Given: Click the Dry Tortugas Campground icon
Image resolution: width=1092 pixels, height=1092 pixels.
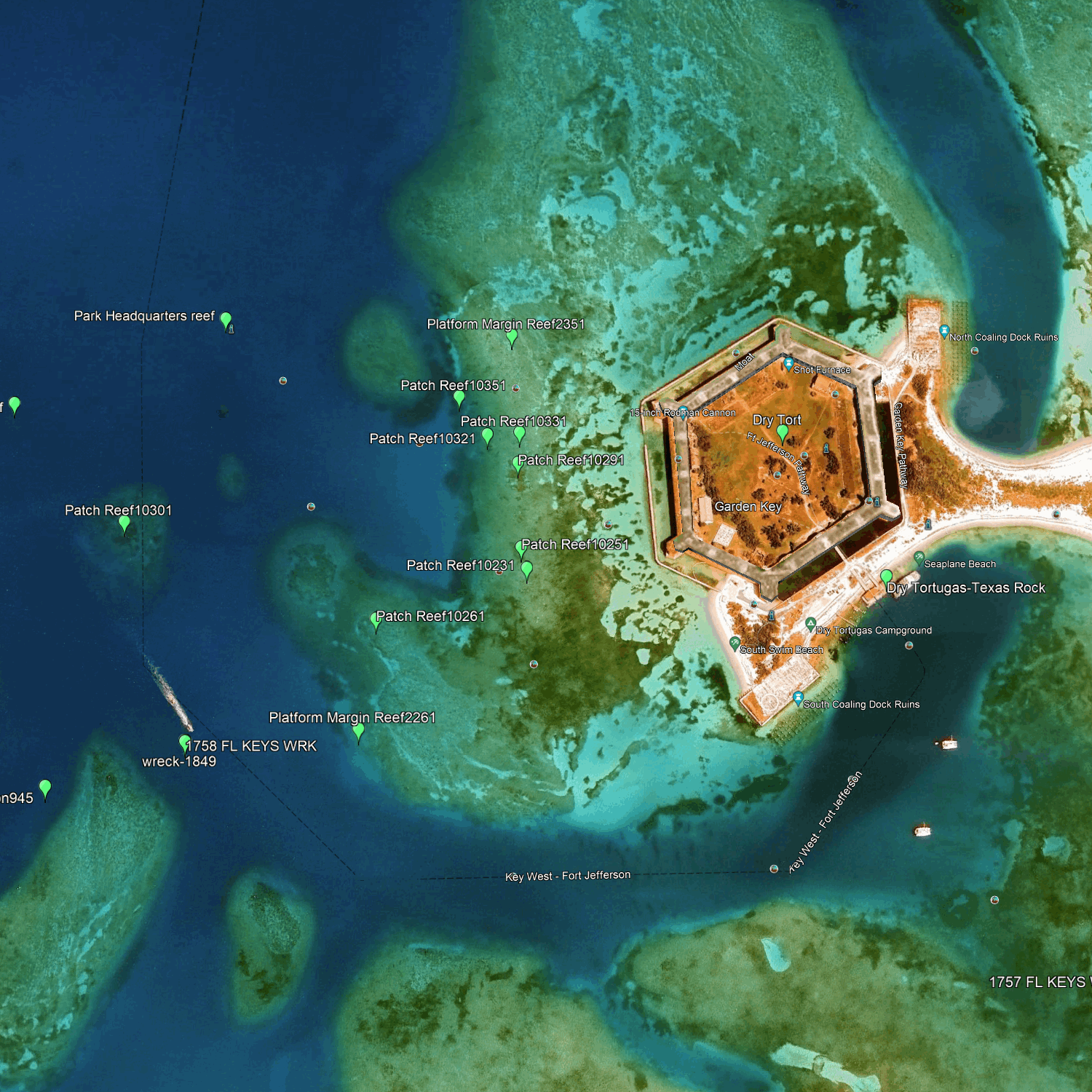Looking at the screenshot, I should 810,624.
